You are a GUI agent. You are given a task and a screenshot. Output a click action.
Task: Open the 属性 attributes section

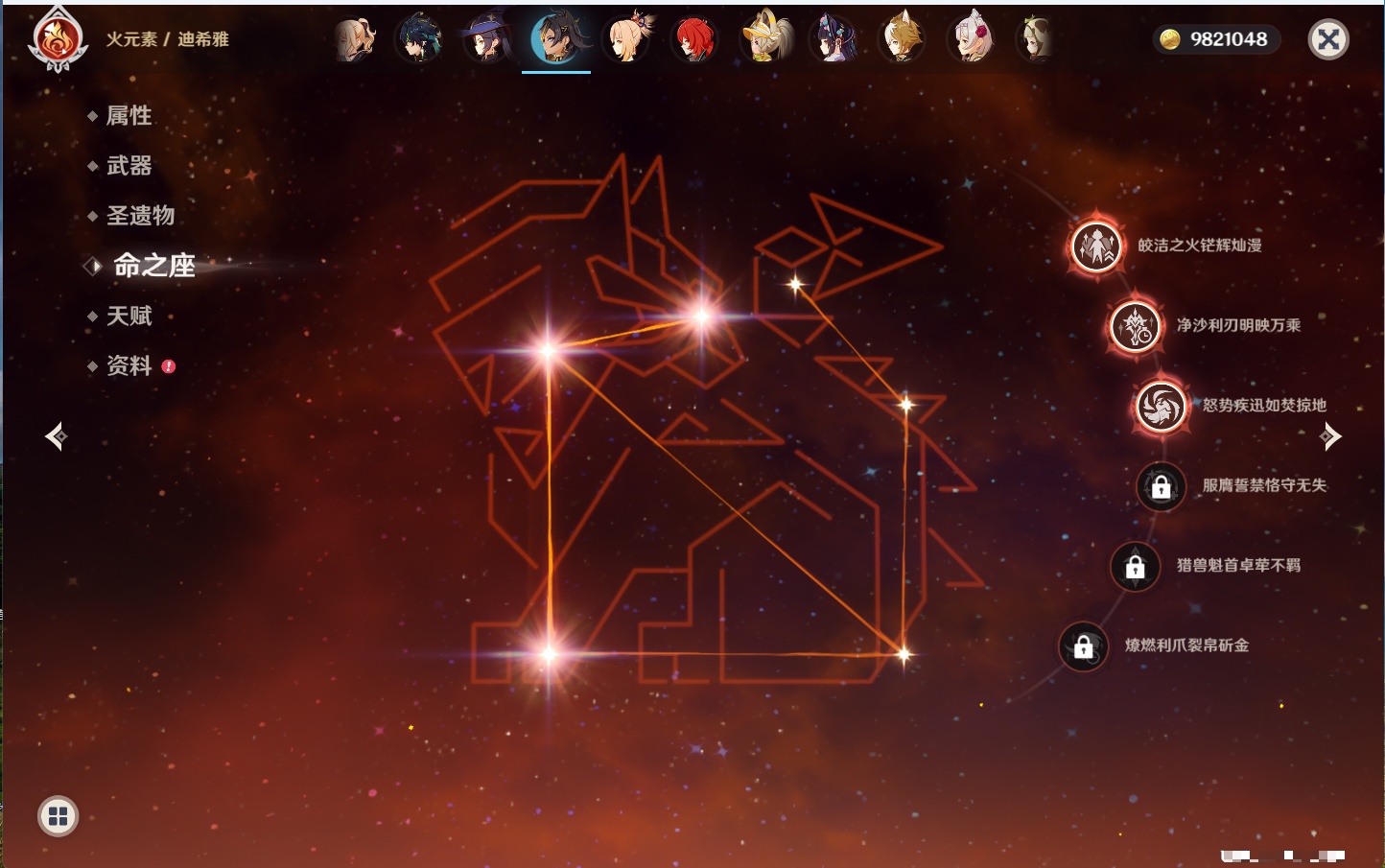point(129,116)
